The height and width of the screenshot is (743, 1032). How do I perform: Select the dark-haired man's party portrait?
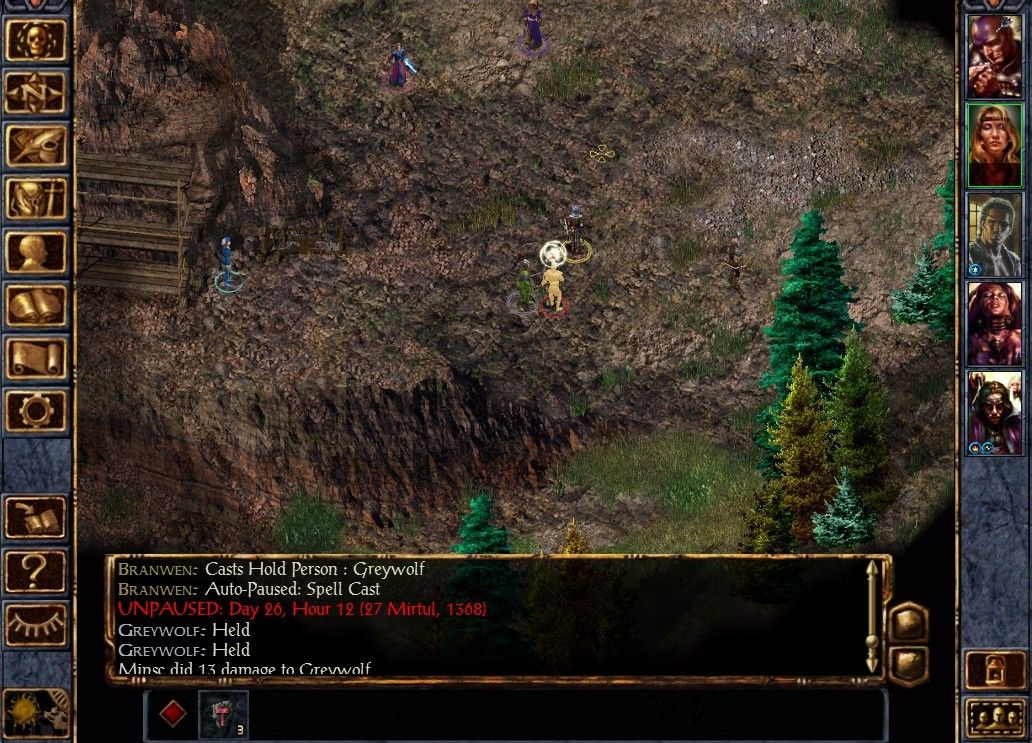coord(994,235)
